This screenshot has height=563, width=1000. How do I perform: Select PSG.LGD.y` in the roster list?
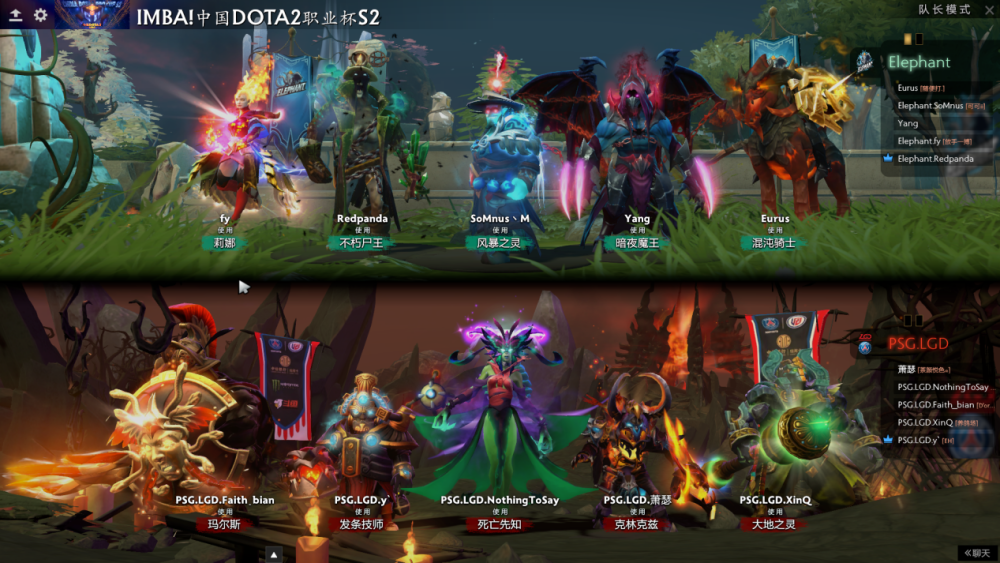918,440
